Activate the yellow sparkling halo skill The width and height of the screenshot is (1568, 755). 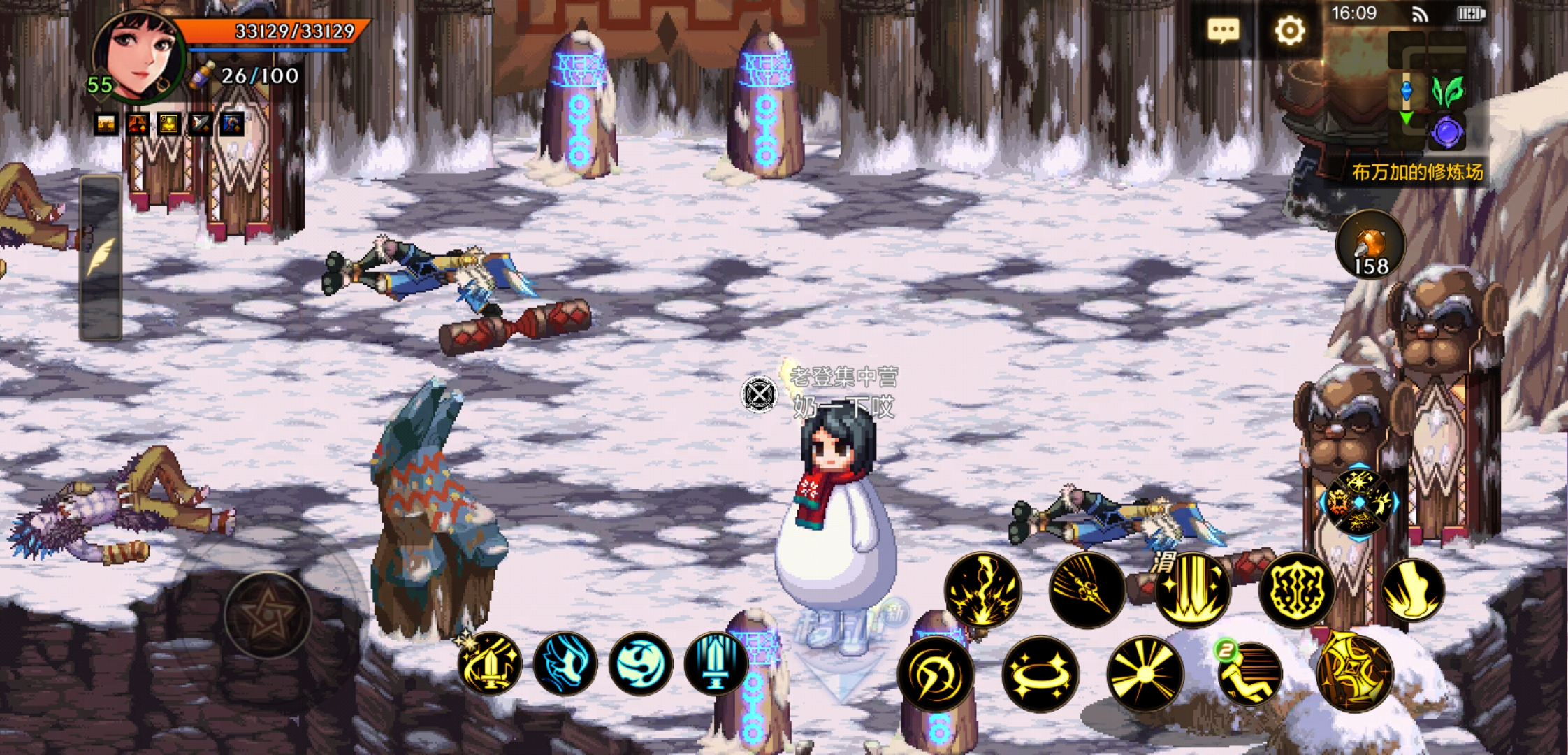(1040, 674)
